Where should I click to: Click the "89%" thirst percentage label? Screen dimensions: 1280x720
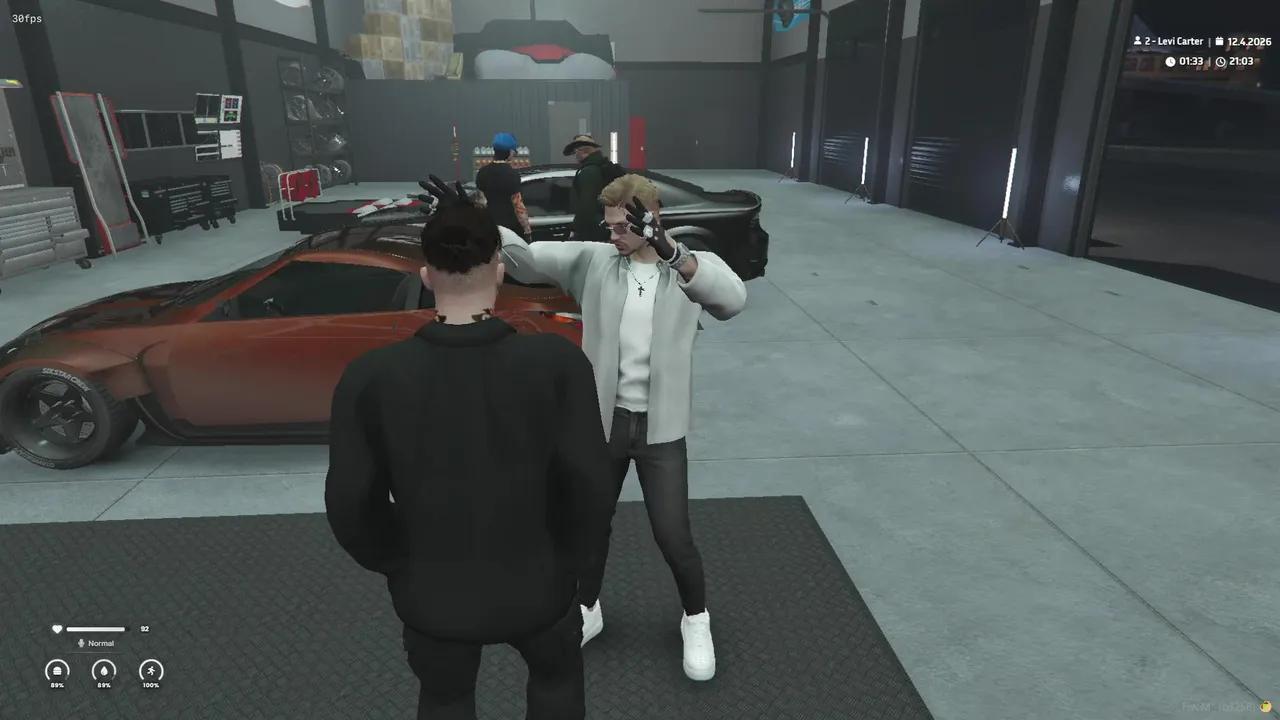click(104, 685)
